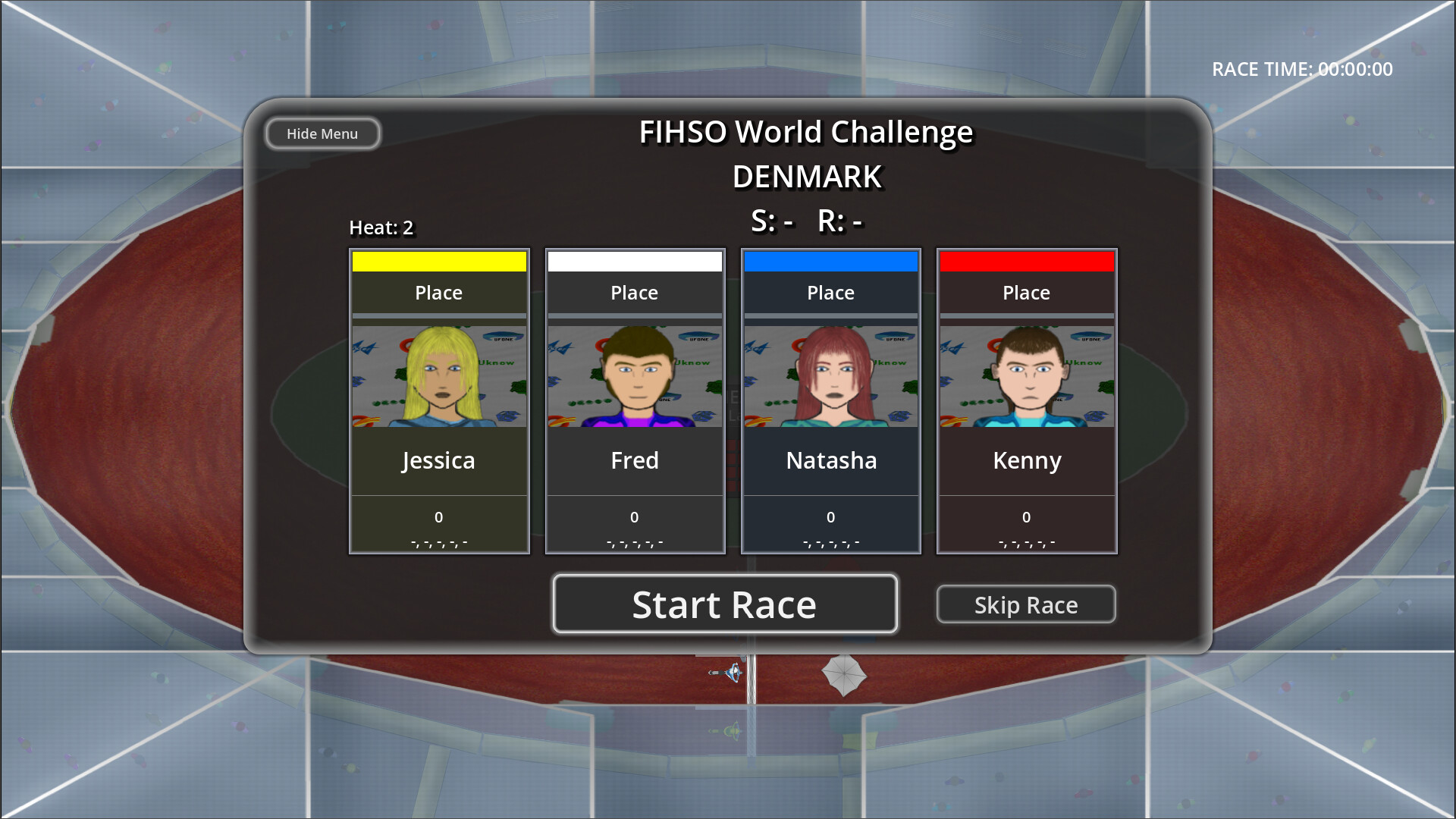Hide the race menu panel
Screen dimensions: 1456x819
pyautogui.click(x=322, y=133)
